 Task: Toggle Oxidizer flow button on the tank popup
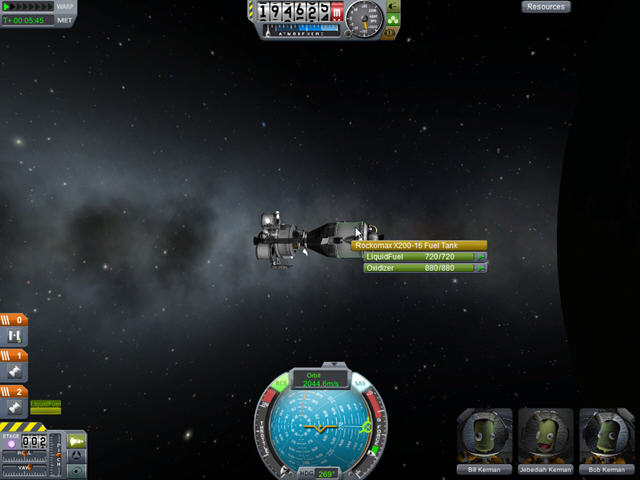[481, 268]
